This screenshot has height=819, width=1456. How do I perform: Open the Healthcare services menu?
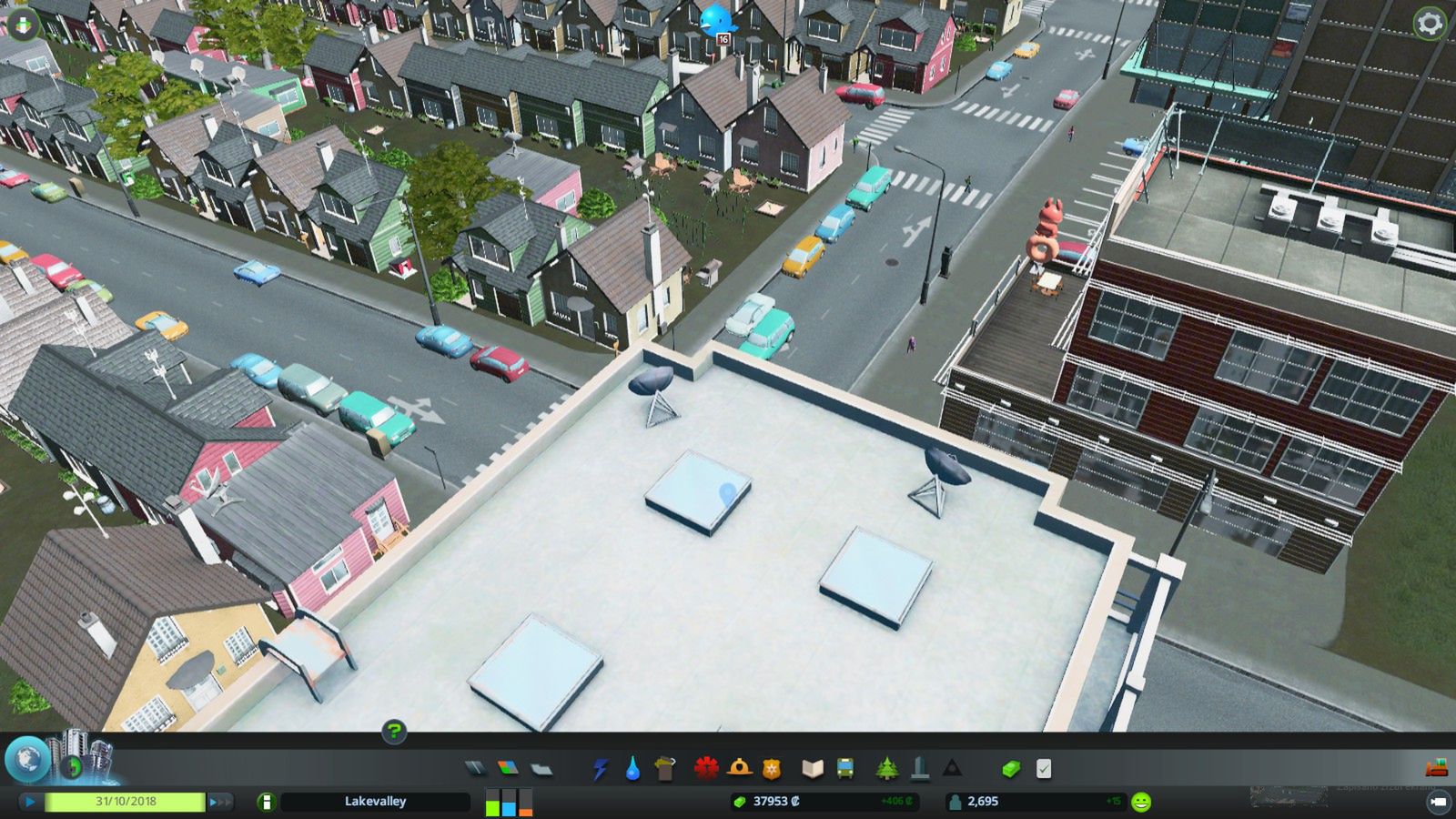point(706,769)
